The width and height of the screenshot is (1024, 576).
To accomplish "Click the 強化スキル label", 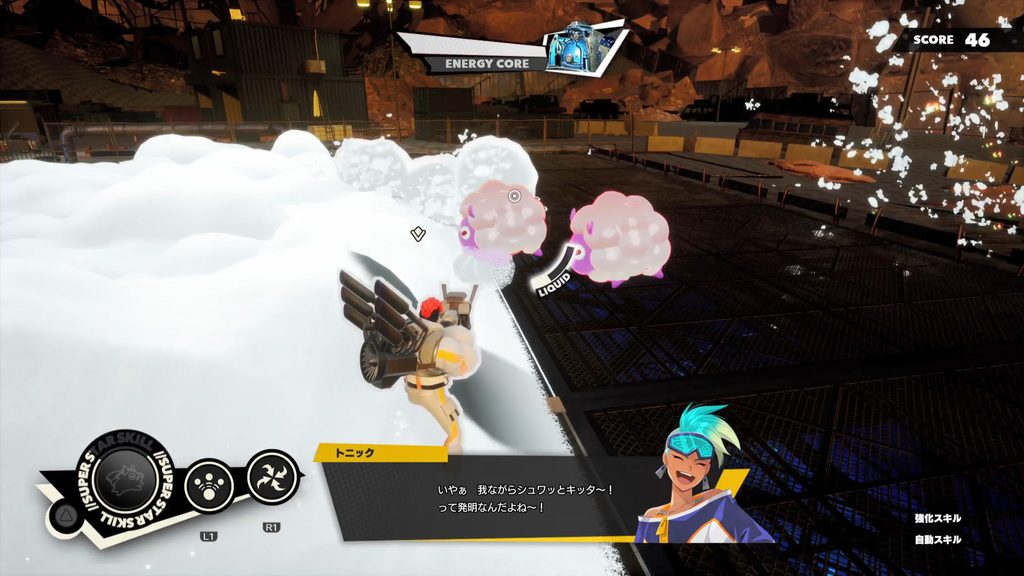I will [x=937, y=518].
